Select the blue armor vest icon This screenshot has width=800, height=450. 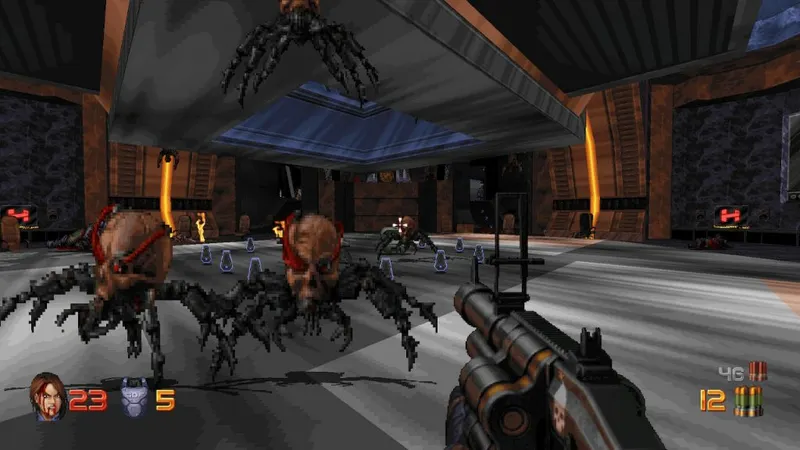click(133, 400)
